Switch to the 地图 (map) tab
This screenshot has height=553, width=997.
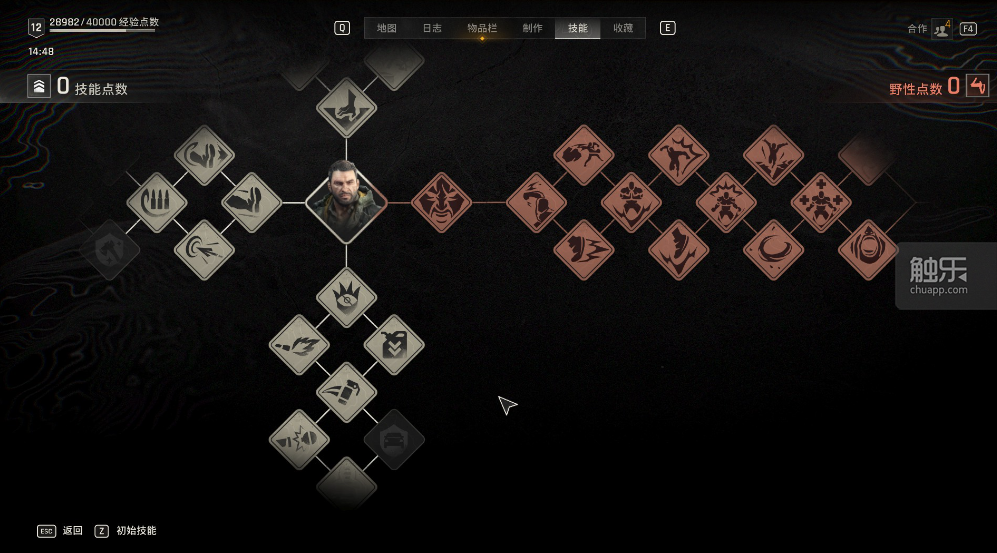[386, 28]
